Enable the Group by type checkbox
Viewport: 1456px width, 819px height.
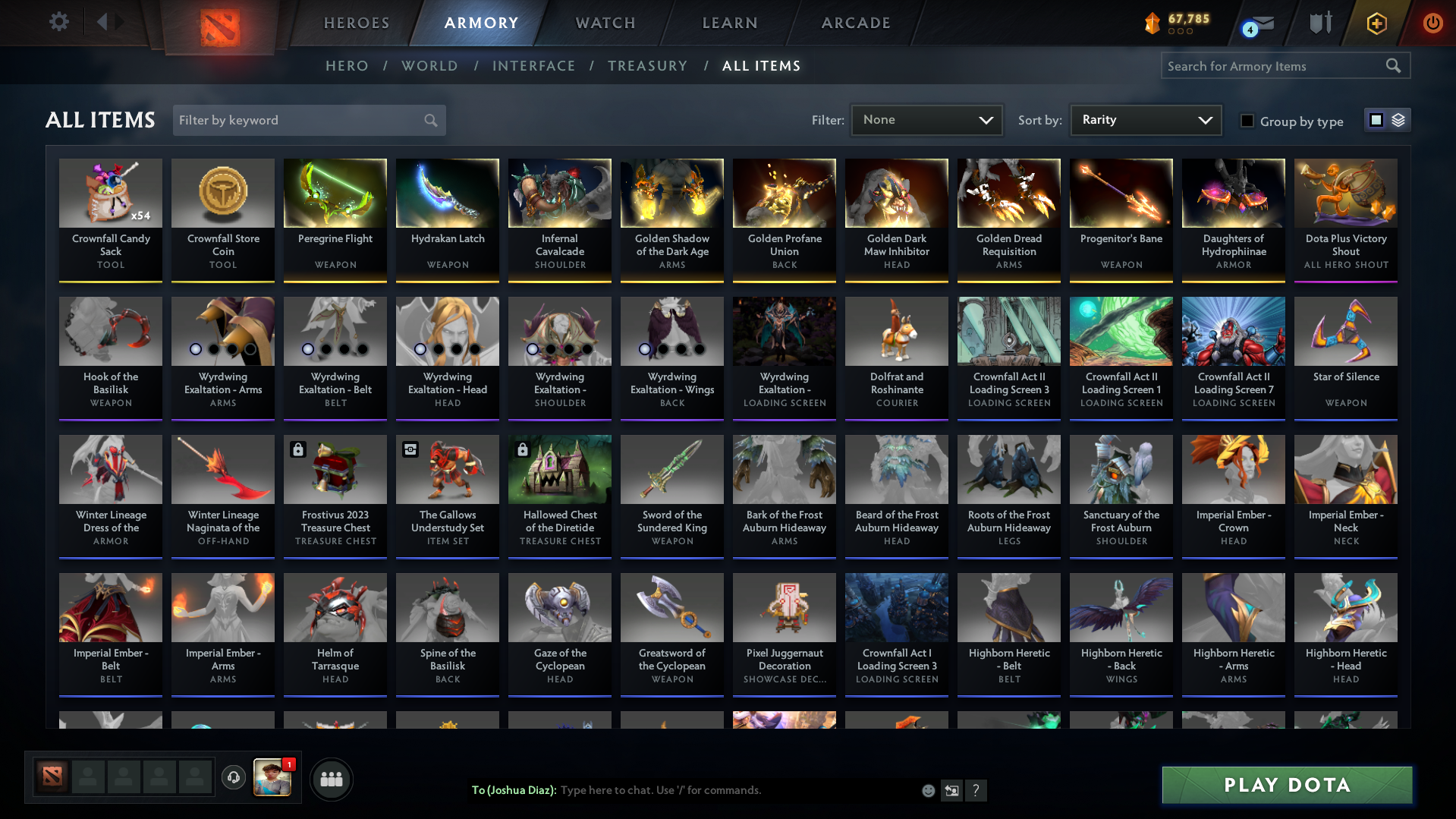1247,121
